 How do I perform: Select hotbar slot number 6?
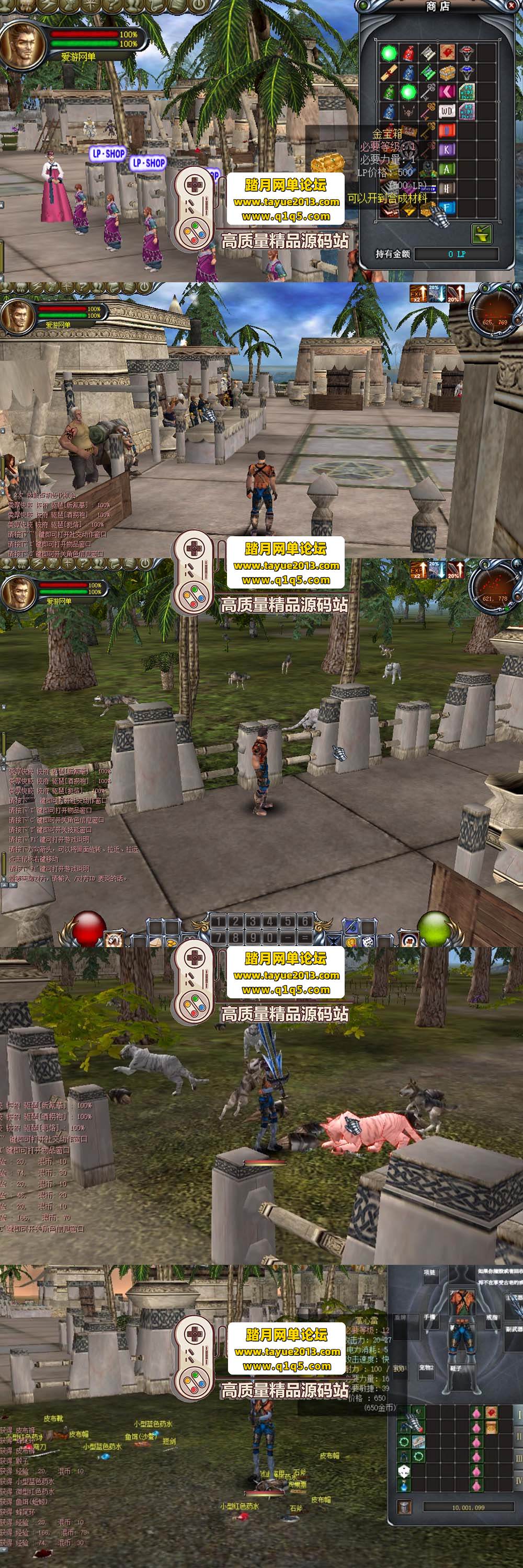coord(305,921)
